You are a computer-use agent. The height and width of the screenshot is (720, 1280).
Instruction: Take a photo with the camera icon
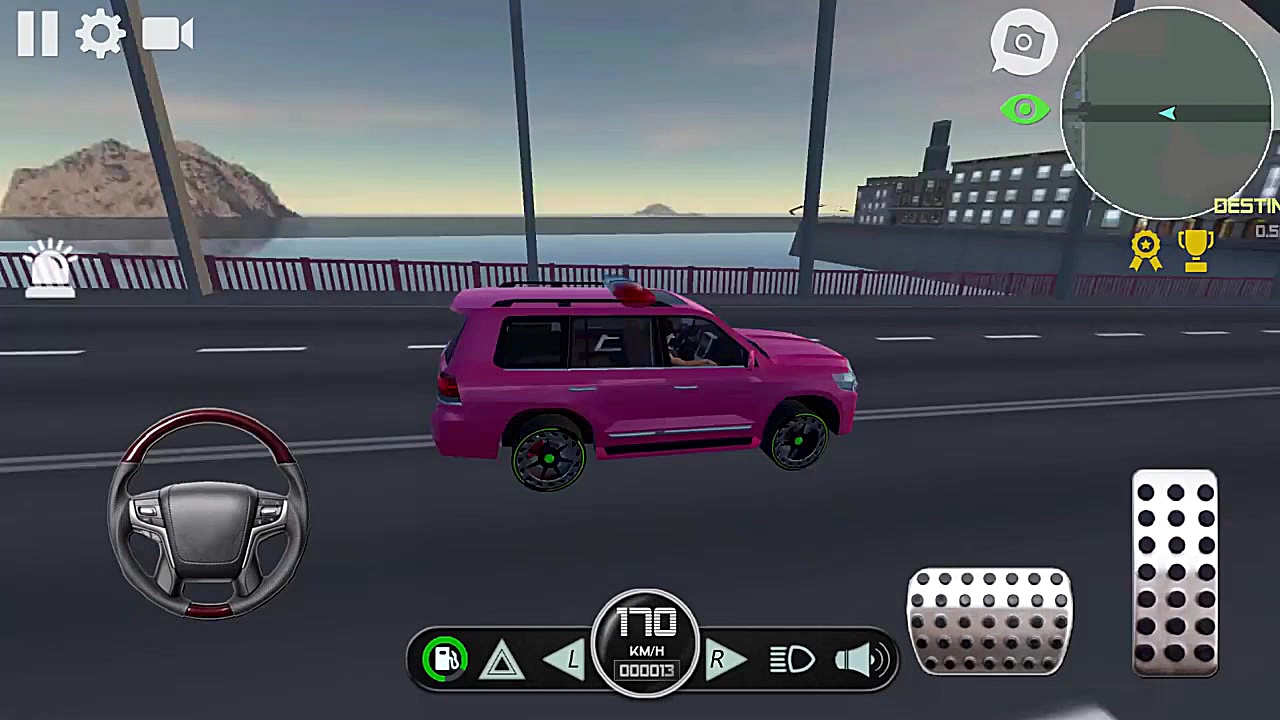point(1023,42)
